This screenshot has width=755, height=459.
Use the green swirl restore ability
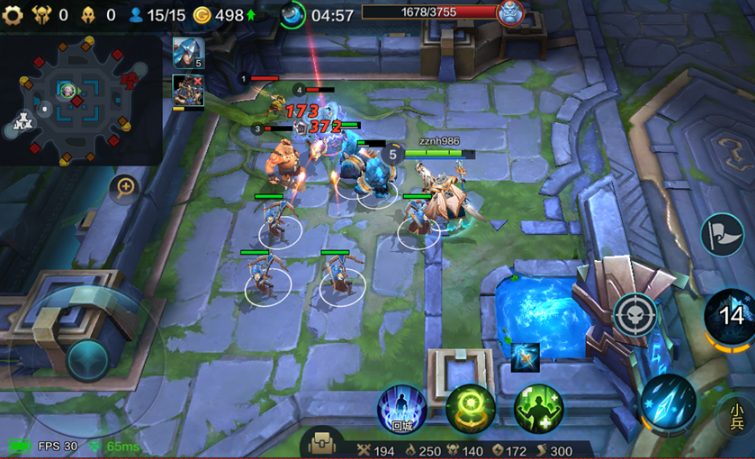(470, 409)
